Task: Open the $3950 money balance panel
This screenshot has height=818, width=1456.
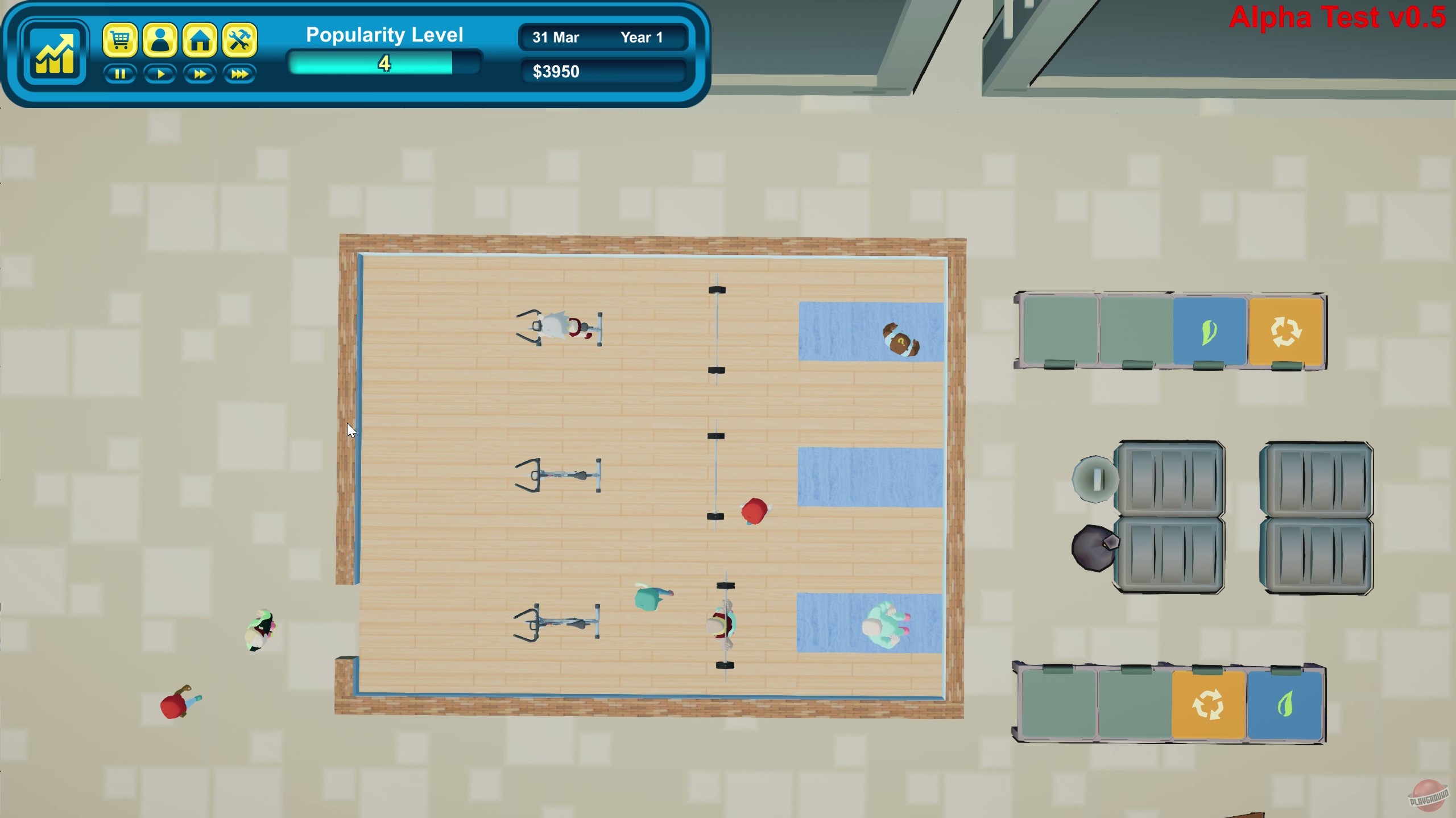Action: [556, 71]
